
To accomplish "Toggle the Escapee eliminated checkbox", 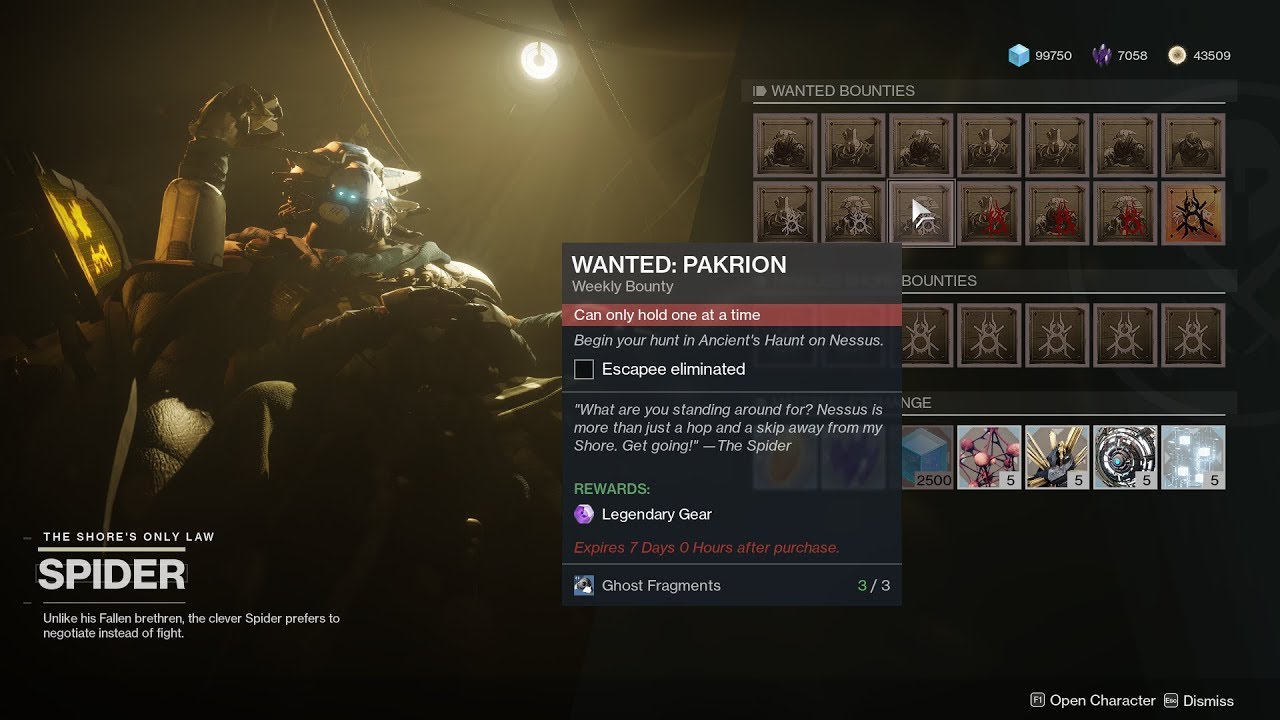I will (583, 369).
